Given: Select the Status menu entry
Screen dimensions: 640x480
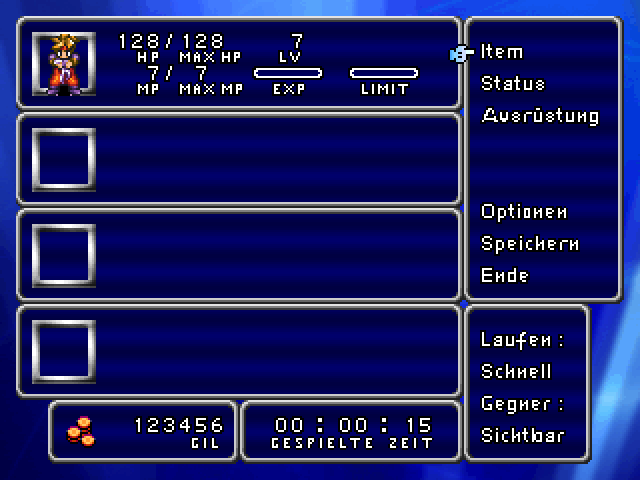Looking at the screenshot, I should tap(513, 84).
